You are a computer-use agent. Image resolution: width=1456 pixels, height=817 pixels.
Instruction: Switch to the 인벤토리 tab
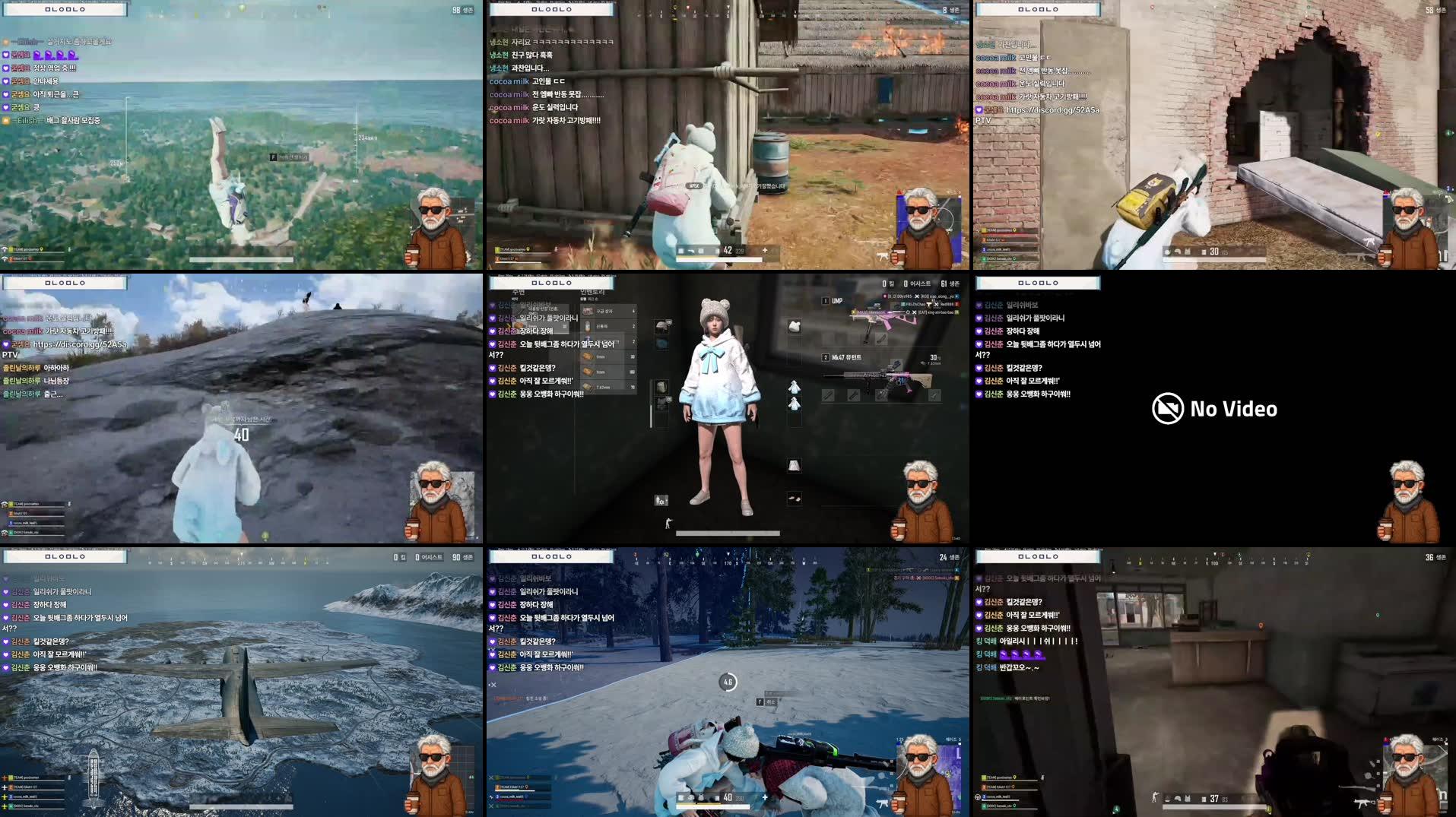(x=594, y=292)
